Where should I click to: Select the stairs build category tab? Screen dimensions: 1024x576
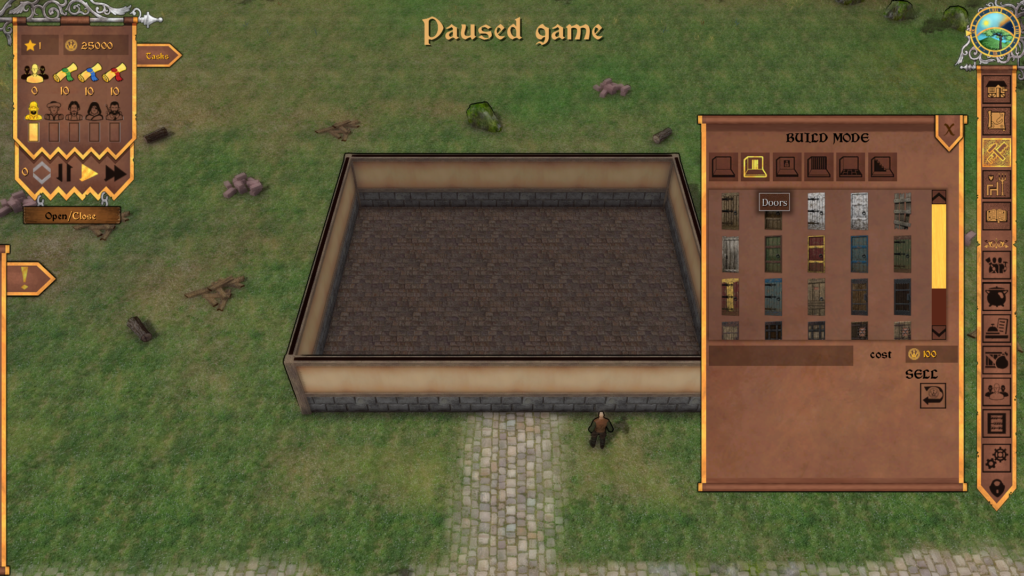883,166
